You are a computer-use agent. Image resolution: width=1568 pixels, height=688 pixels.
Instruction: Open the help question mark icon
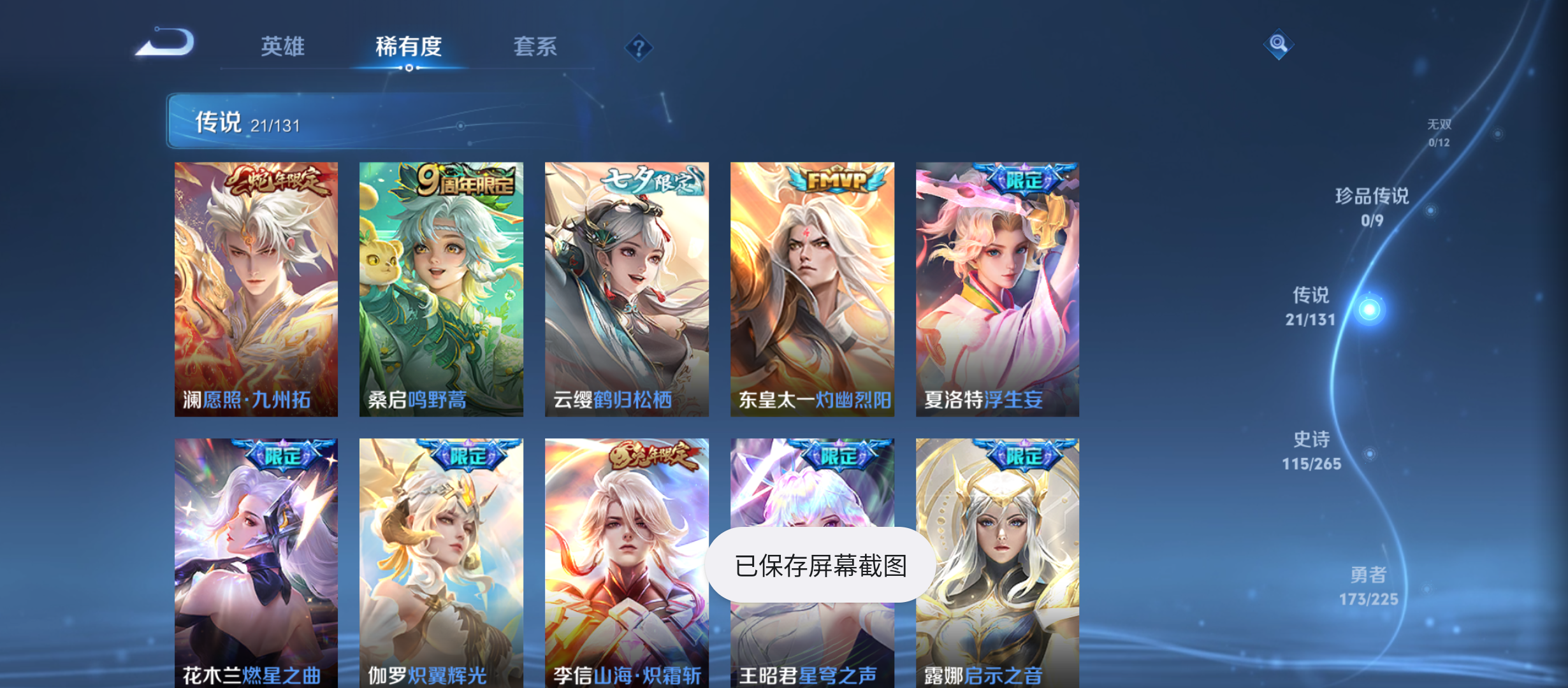pyautogui.click(x=639, y=47)
